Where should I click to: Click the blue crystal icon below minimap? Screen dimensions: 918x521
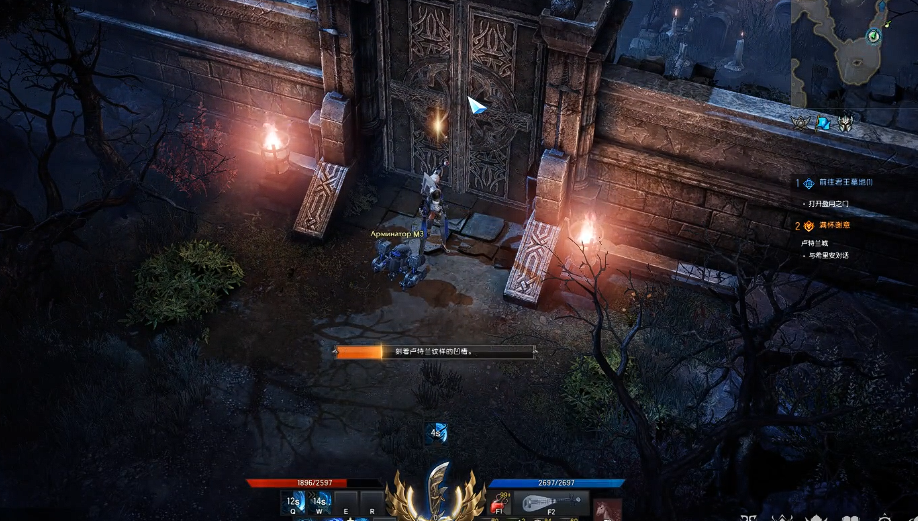point(823,124)
